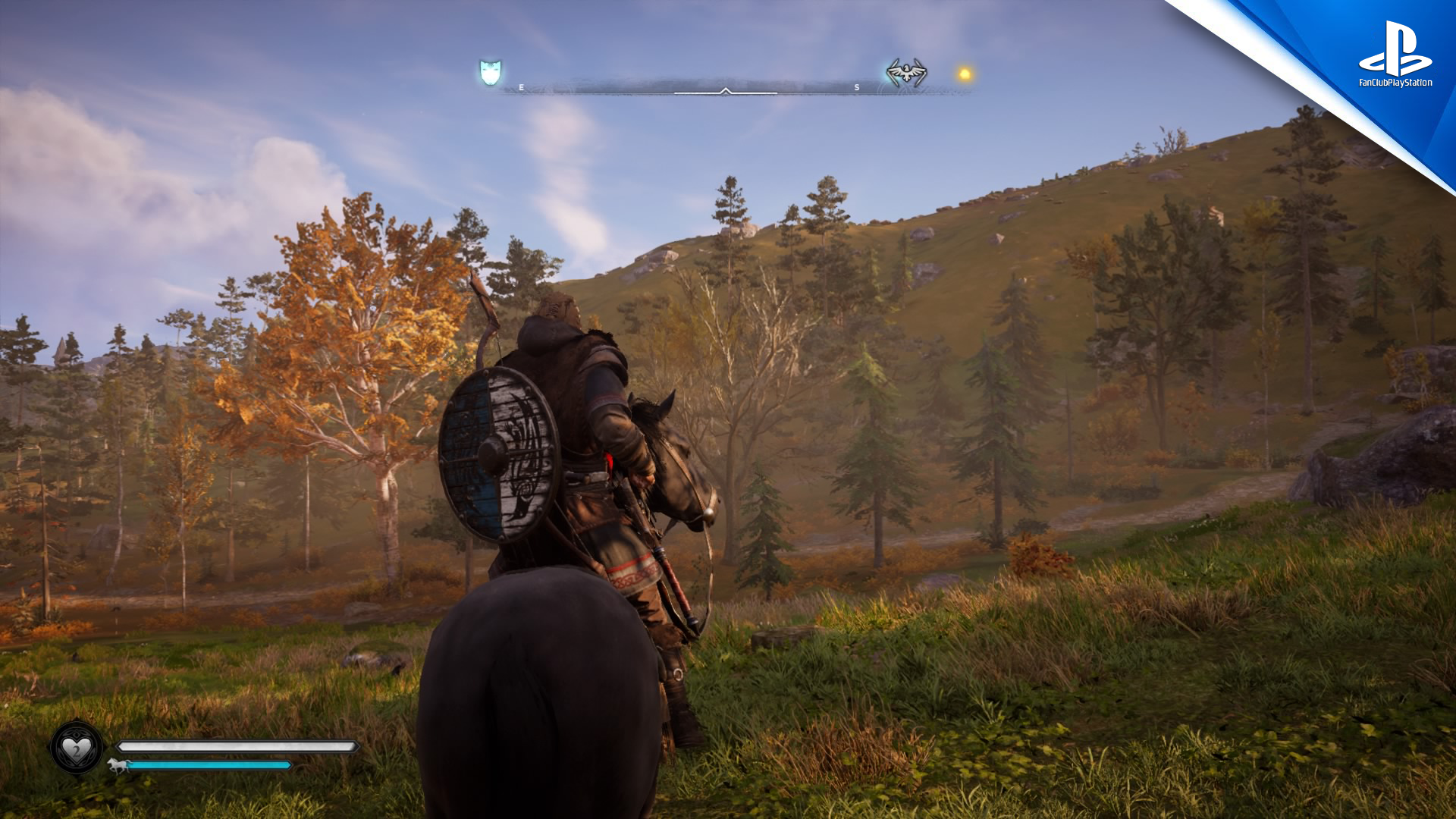The height and width of the screenshot is (819, 1456).
Task: Click the yellow quest objective dot on compass
Action: point(965,74)
